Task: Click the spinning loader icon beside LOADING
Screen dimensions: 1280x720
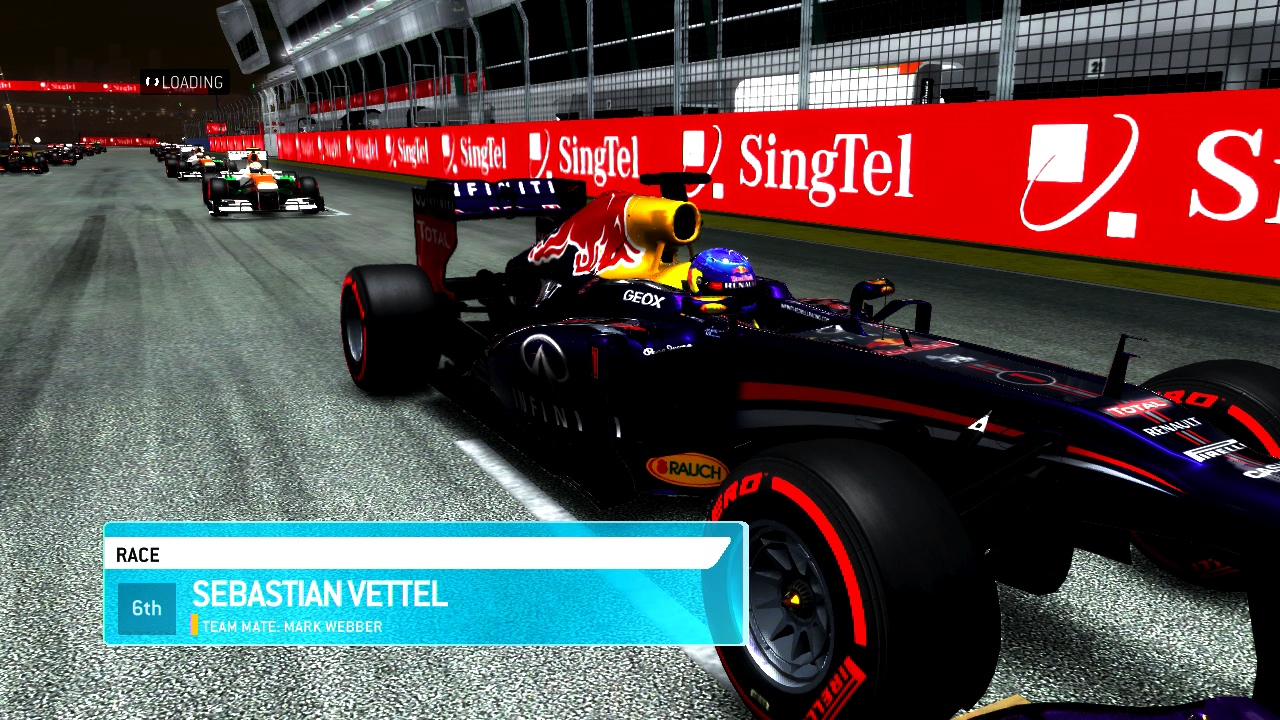Action: pyautogui.click(x=152, y=82)
